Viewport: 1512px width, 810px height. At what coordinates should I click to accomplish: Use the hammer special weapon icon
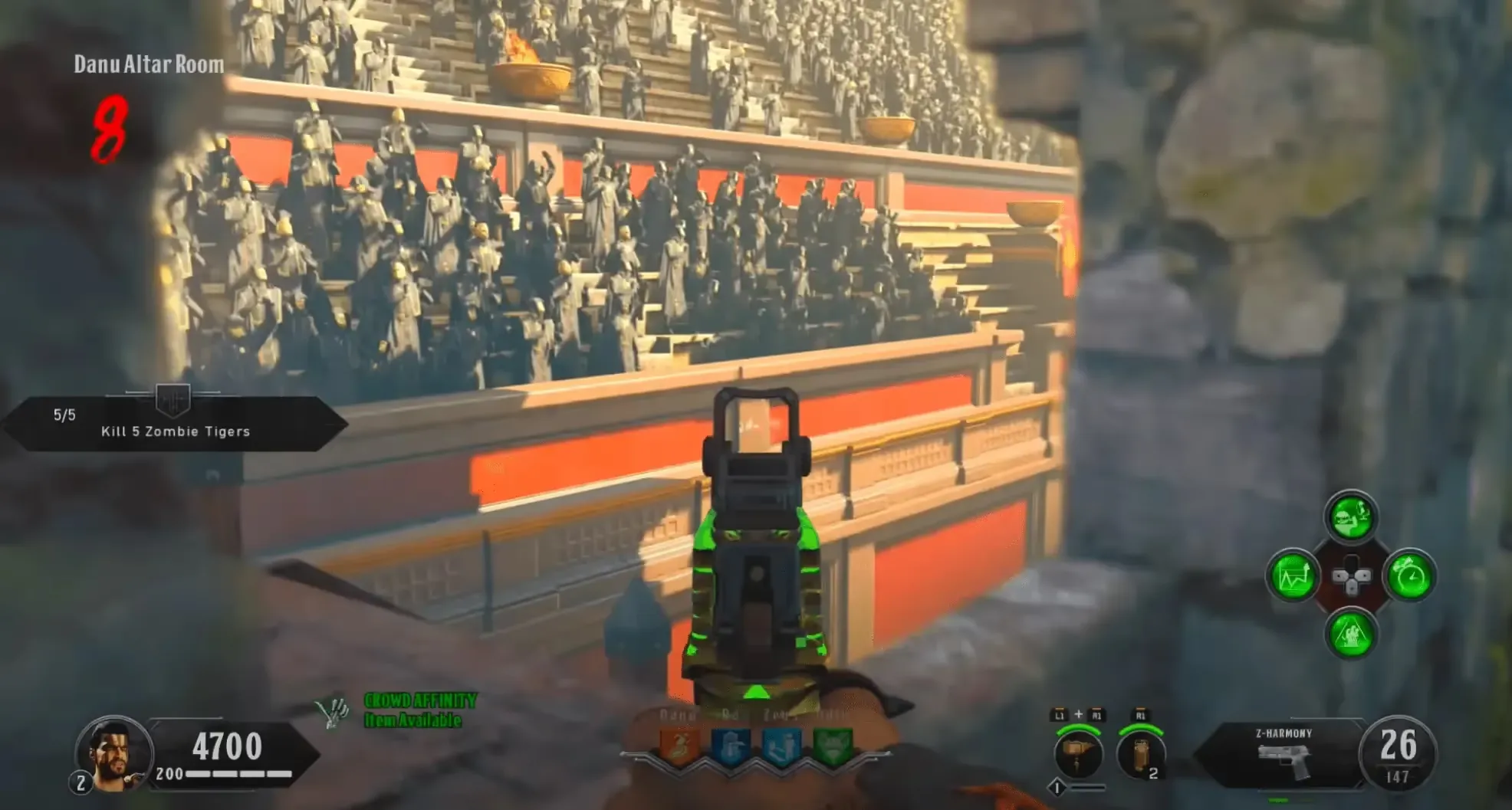tap(1078, 753)
